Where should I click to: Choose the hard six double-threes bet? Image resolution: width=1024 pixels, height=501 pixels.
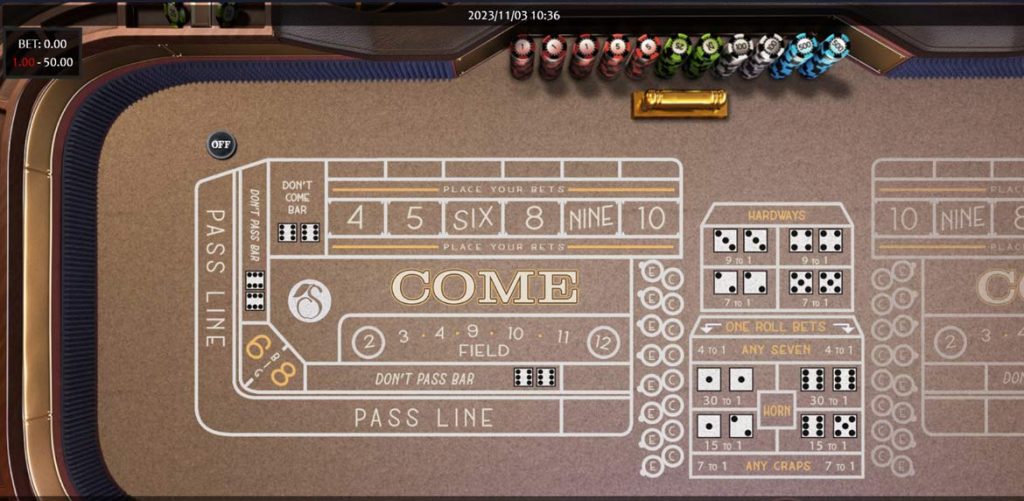pyautogui.click(x=739, y=245)
